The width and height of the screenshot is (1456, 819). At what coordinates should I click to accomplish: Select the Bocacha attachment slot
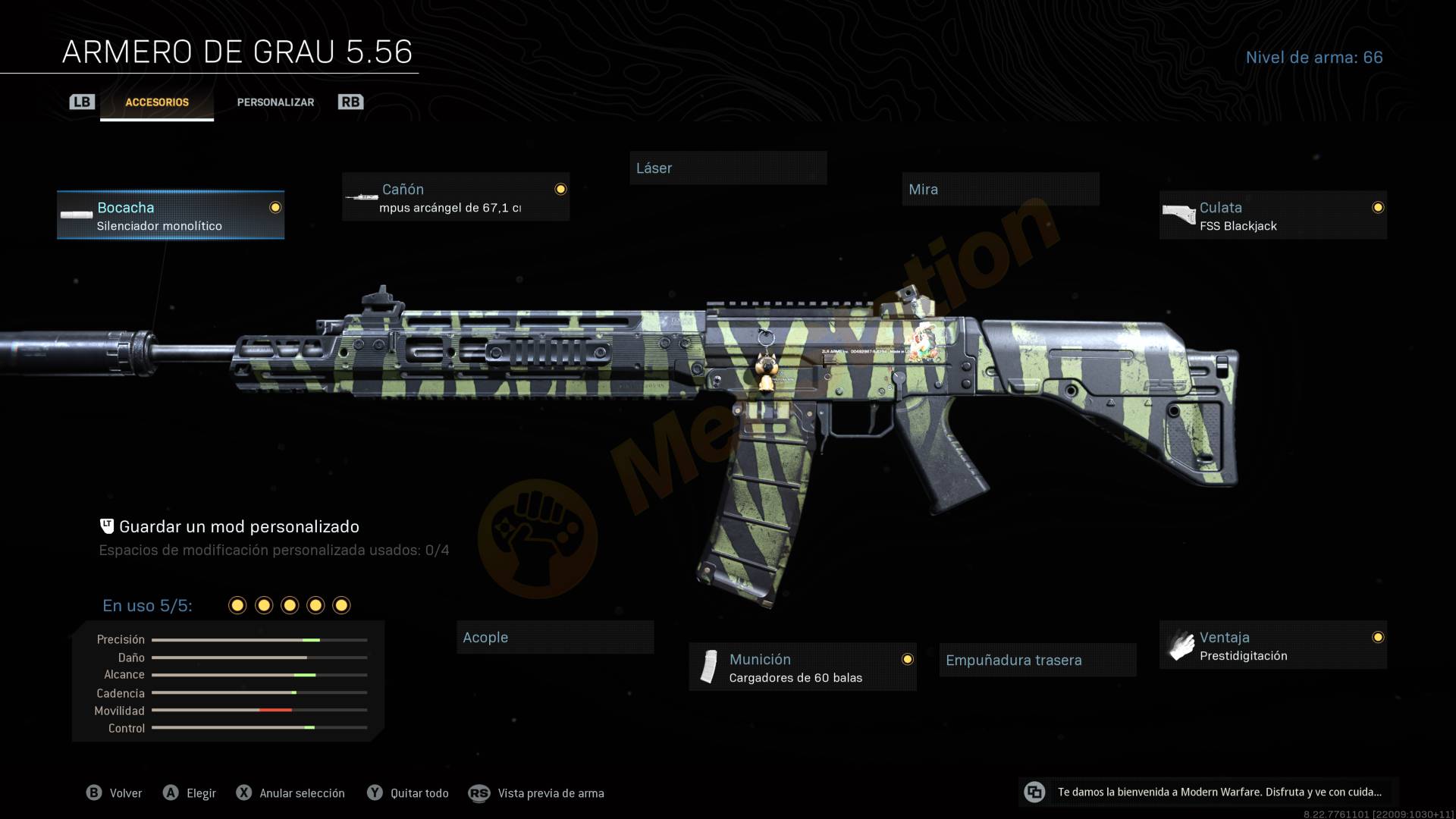pyautogui.click(x=171, y=215)
